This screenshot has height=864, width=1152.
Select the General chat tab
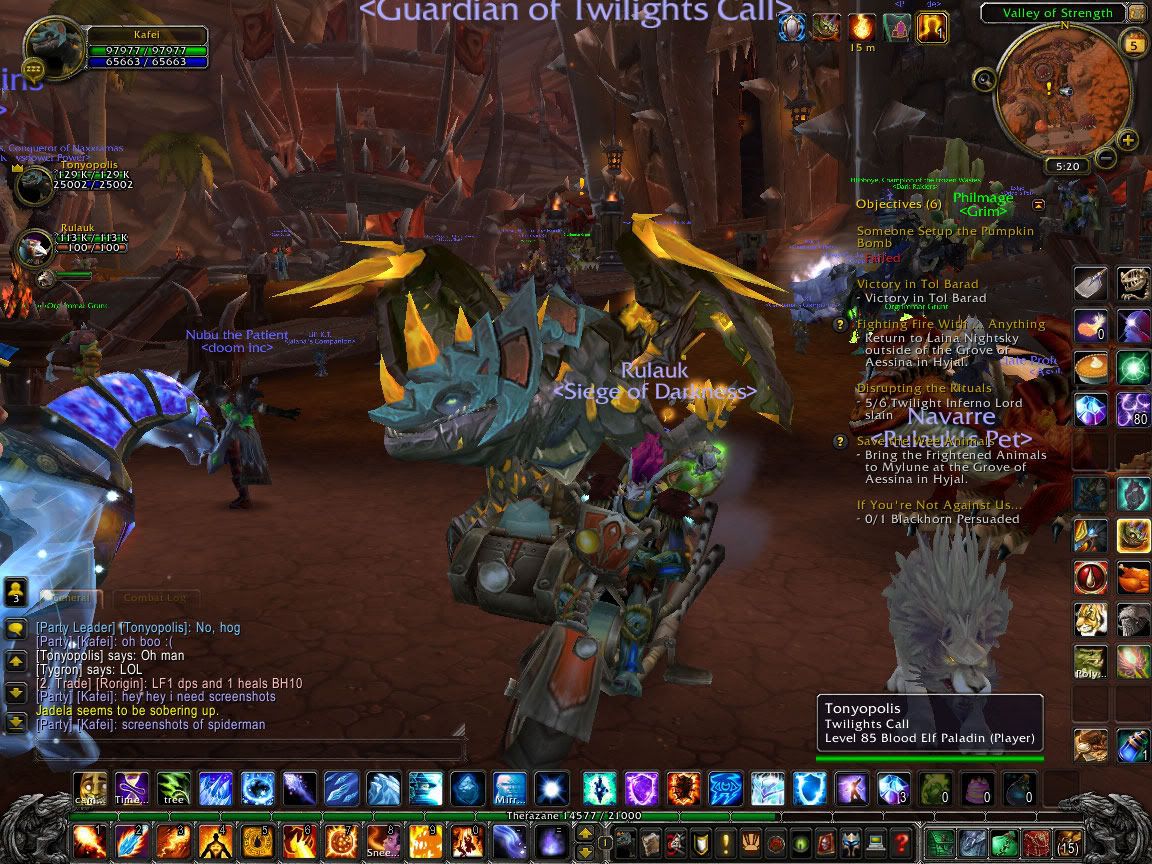[x=71, y=598]
